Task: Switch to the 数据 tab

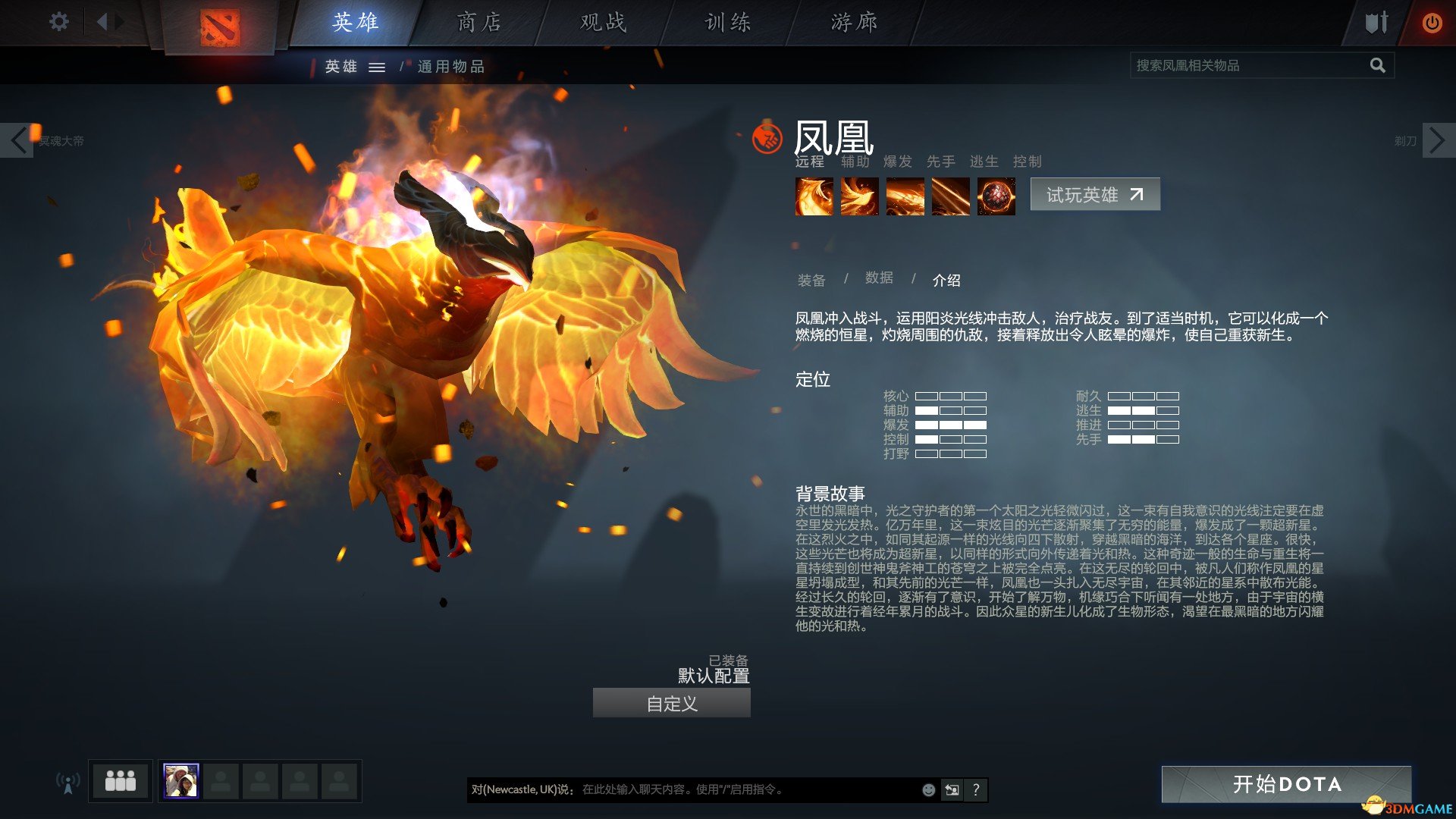Action: point(878,278)
